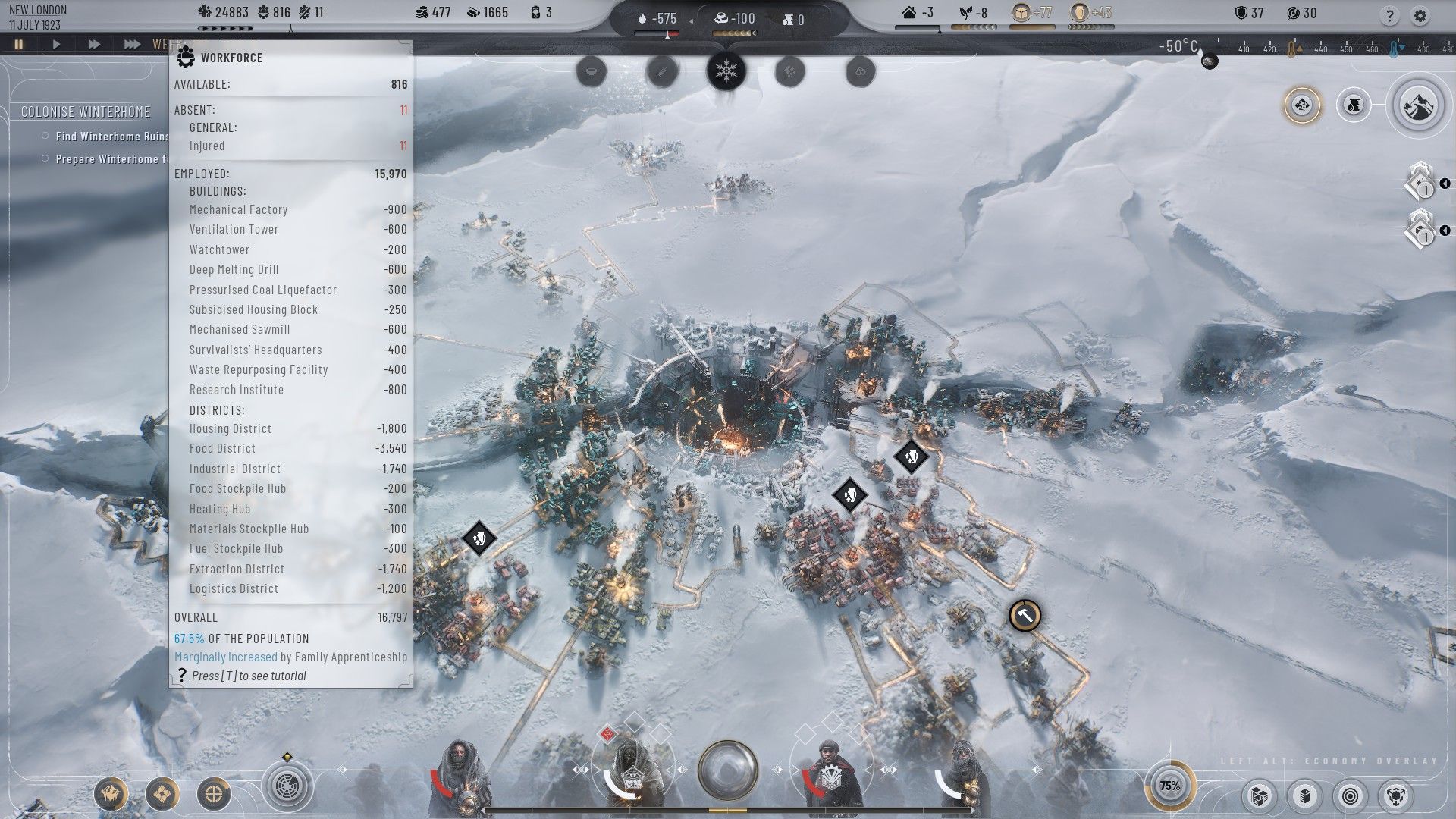Select the weather icon left of the snowflake
Screen dimensions: 1456x819
(x=661, y=72)
